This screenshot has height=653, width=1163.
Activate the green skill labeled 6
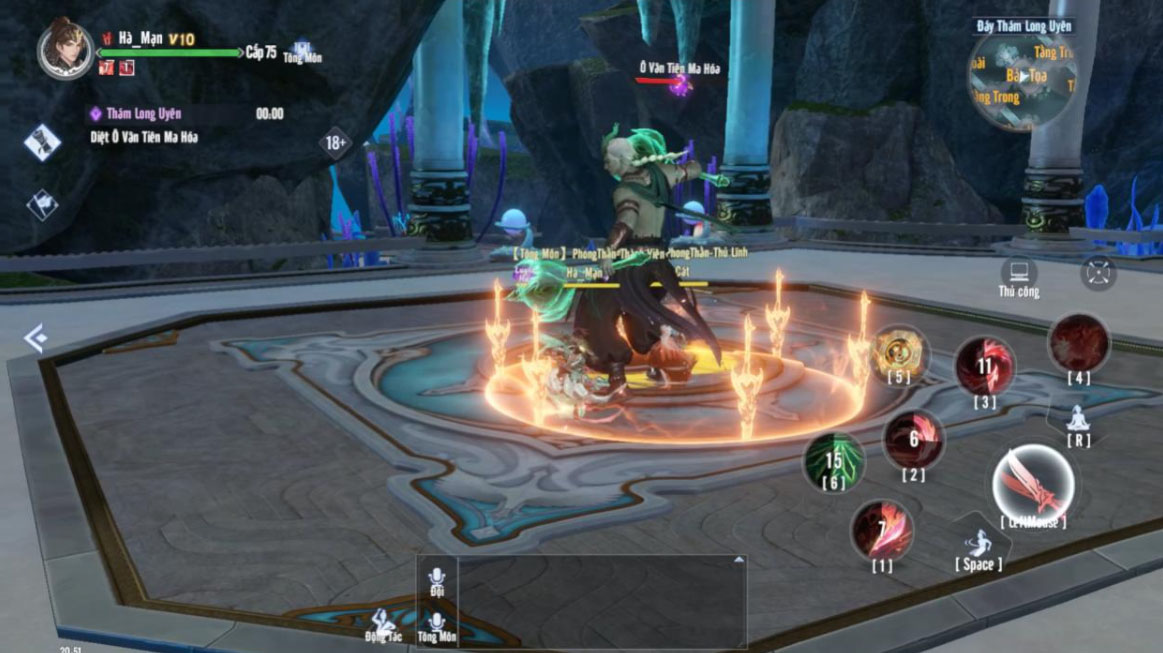coord(833,460)
